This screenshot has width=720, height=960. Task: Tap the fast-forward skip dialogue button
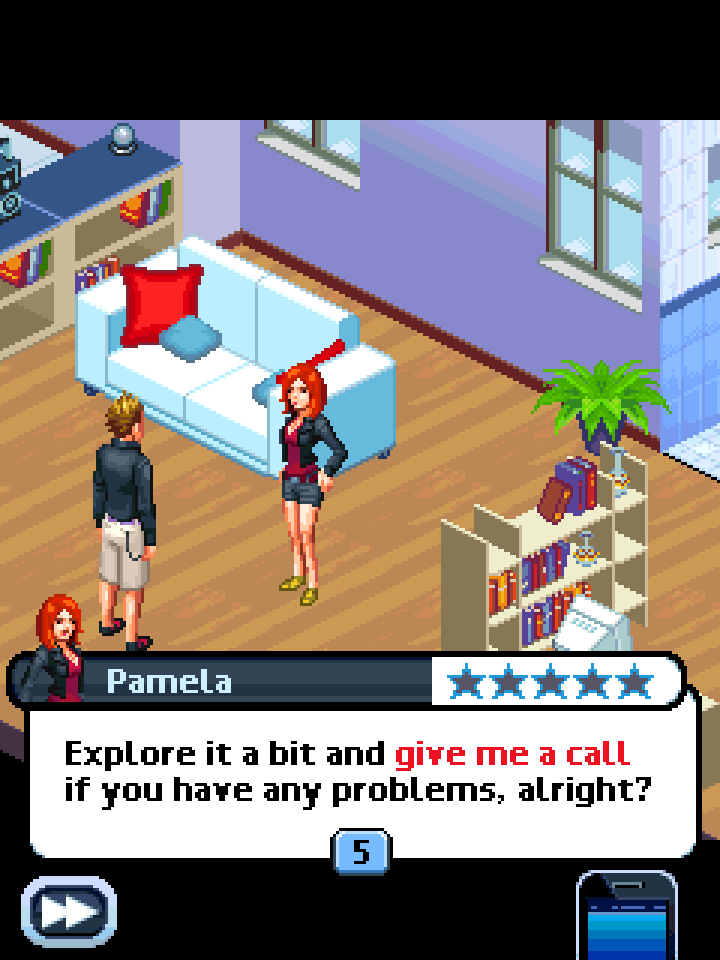pyautogui.click(x=69, y=912)
